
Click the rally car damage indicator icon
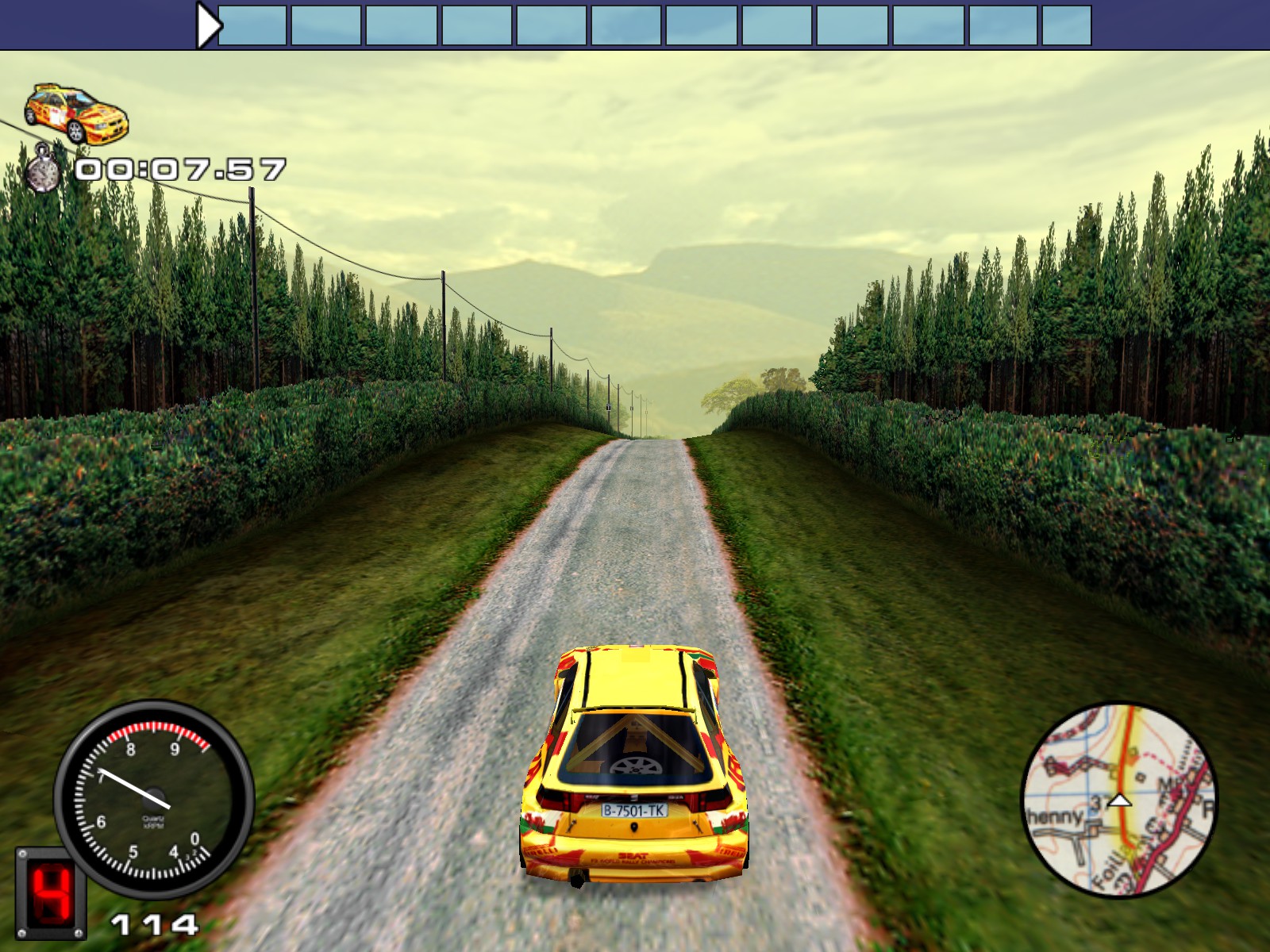click(x=75, y=111)
